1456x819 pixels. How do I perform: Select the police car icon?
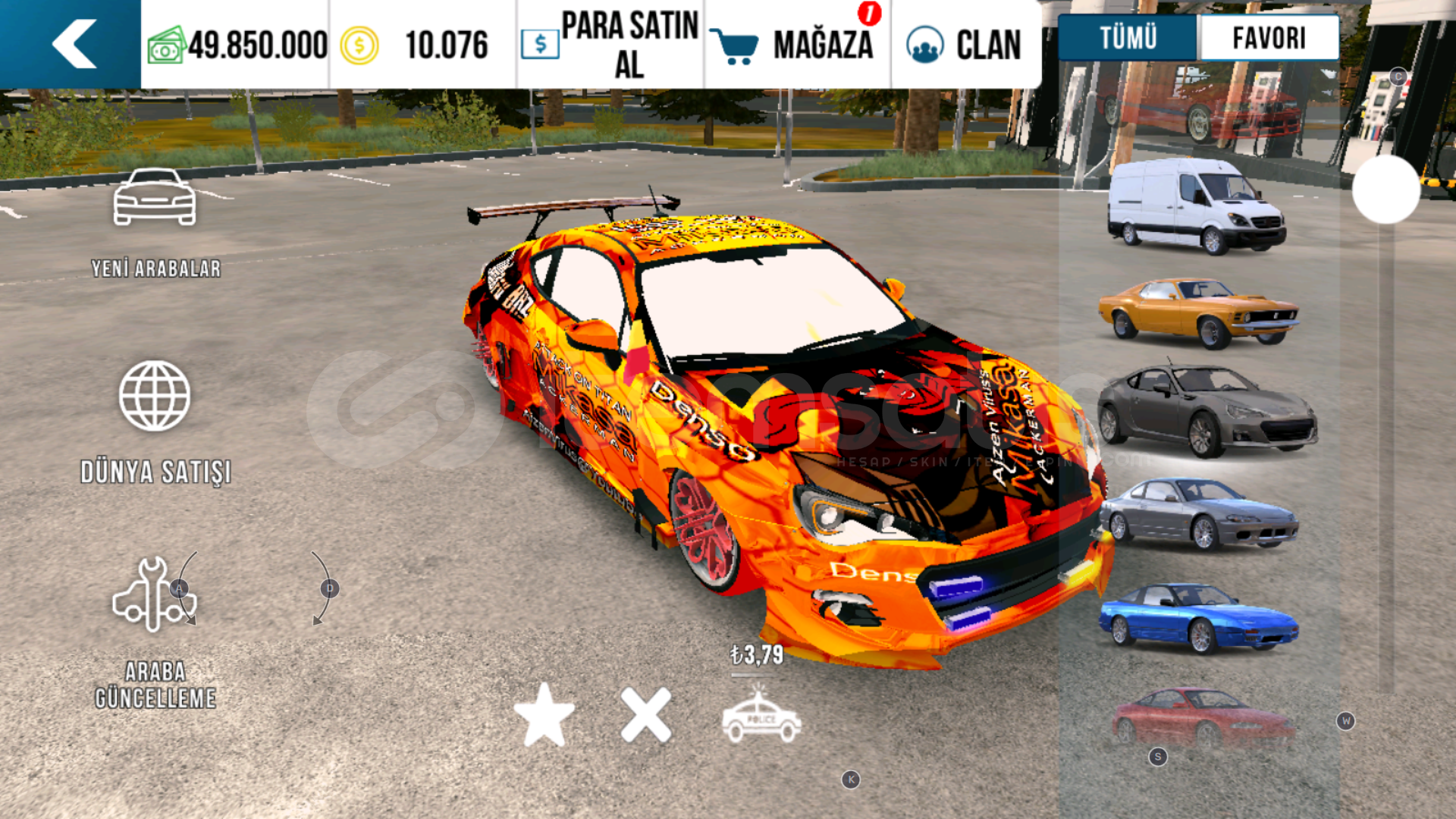[761, 716]
